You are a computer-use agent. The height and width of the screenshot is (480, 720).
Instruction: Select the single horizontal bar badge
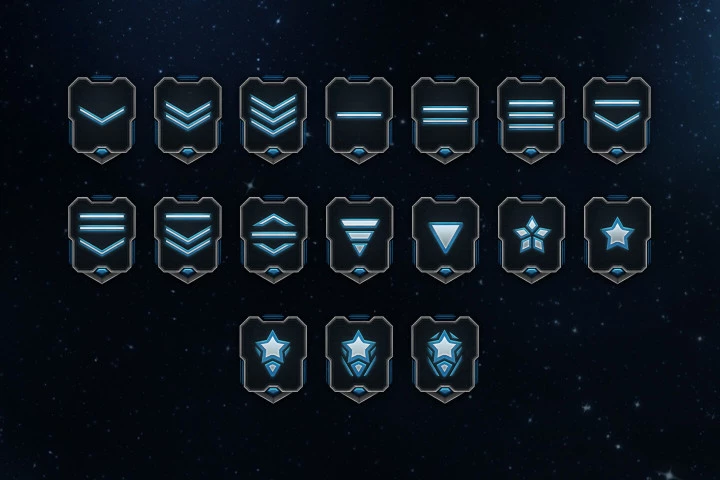point(359,116)
